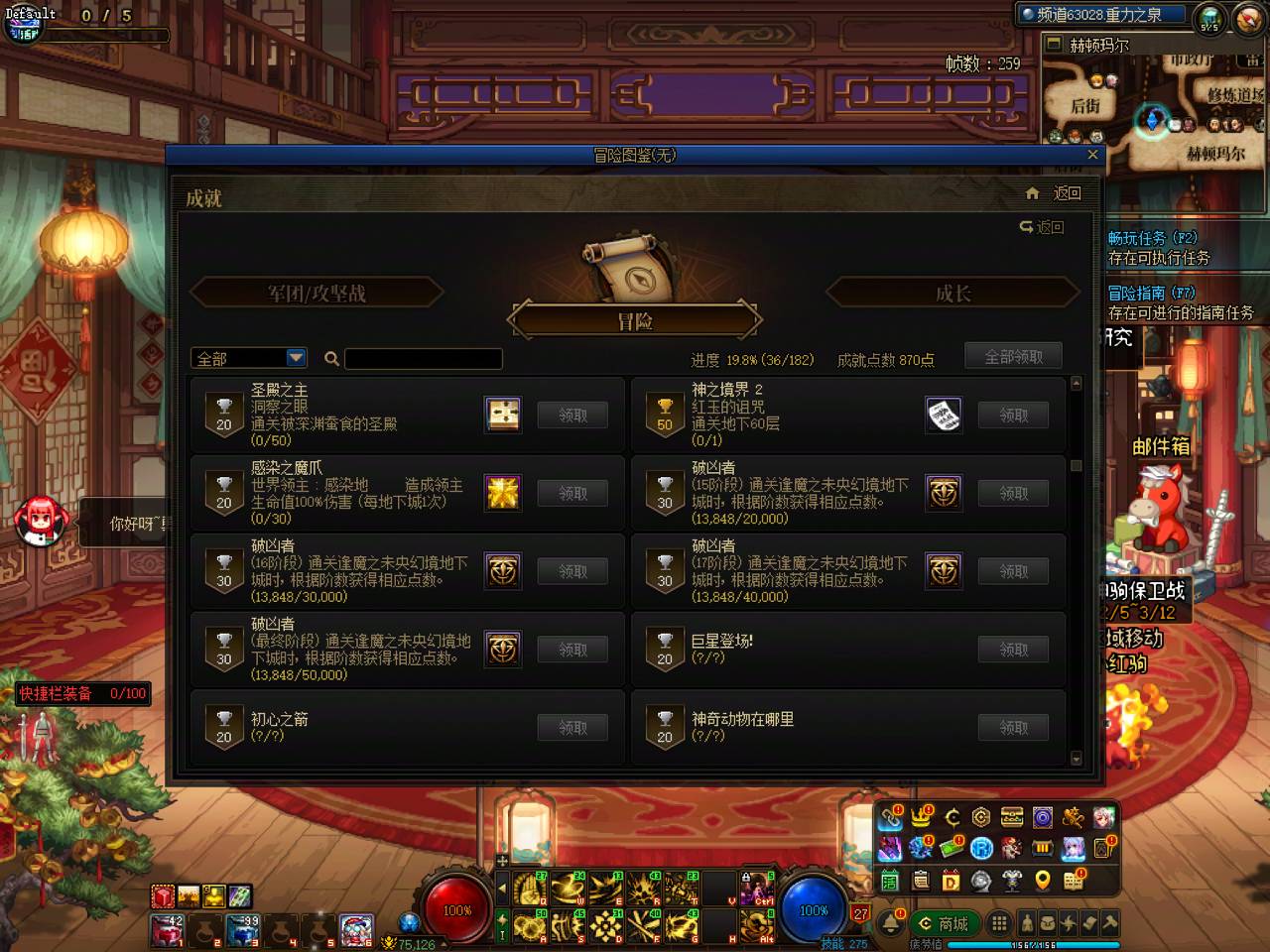Click the golden crown ranking icon

(x=921, y=818)
